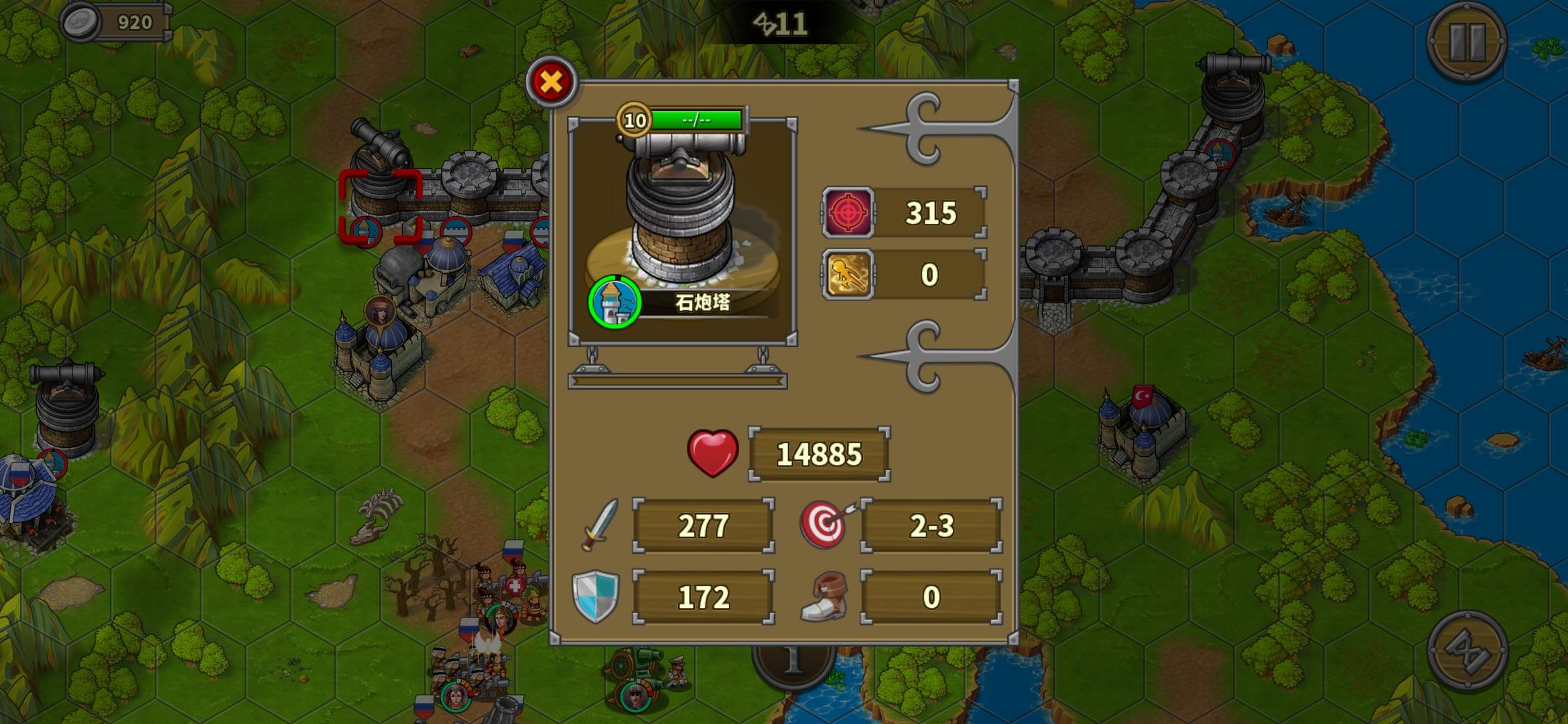Close the 石炮塔 info panel
Image resolution: width=1568 pixels, height=724 pixels.
pyautogui.click(x=550, y=81)
